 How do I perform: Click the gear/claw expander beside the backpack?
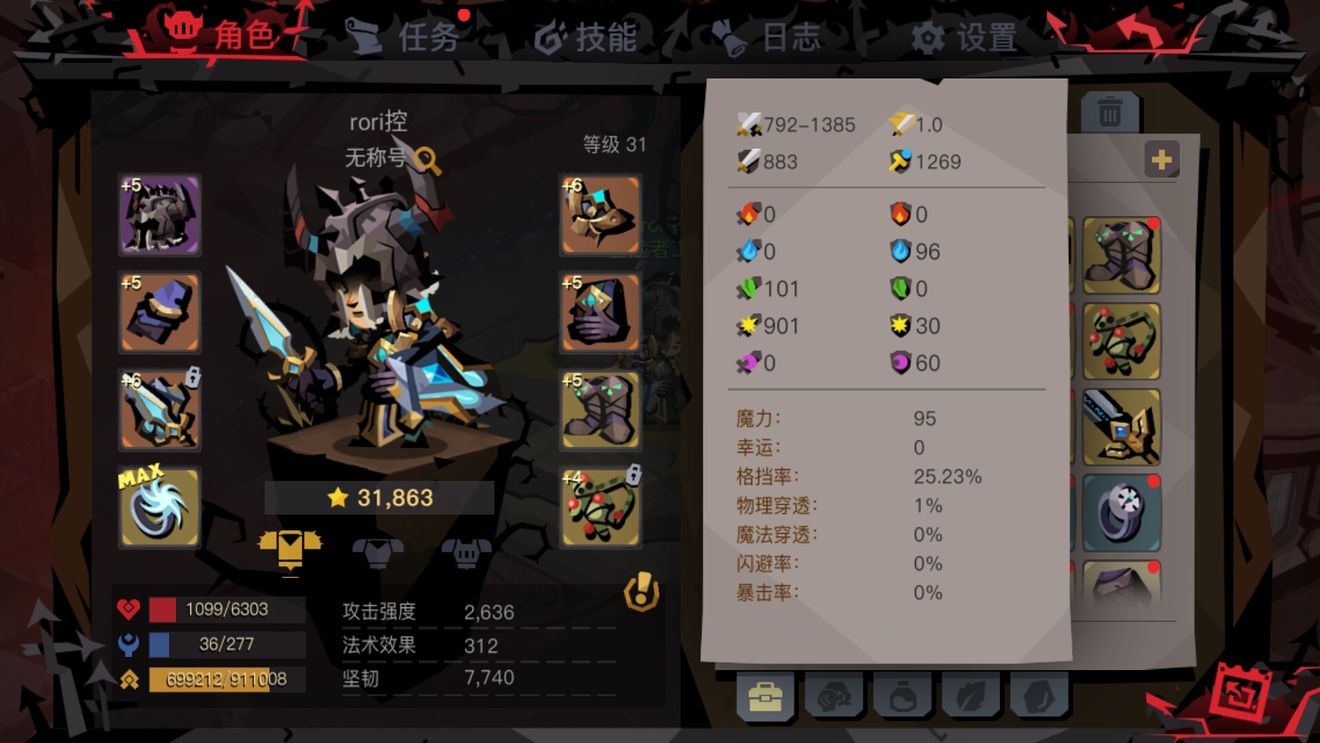835,694
